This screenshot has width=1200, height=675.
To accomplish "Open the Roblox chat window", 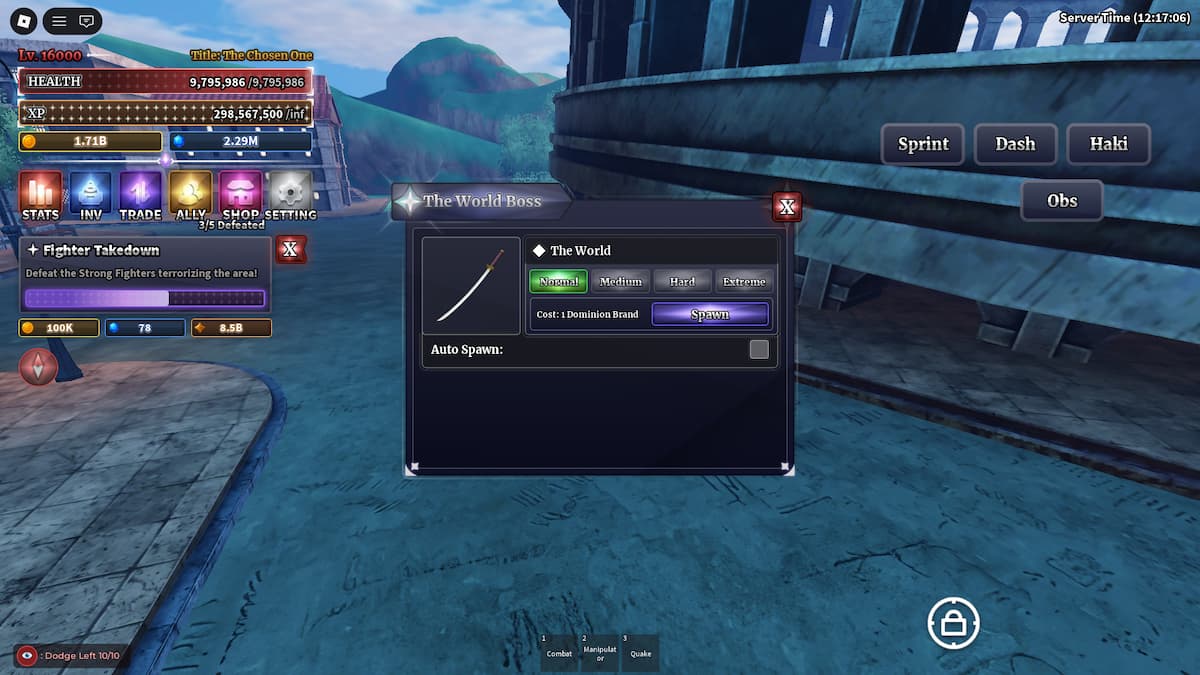I will [x=87, y=20].
